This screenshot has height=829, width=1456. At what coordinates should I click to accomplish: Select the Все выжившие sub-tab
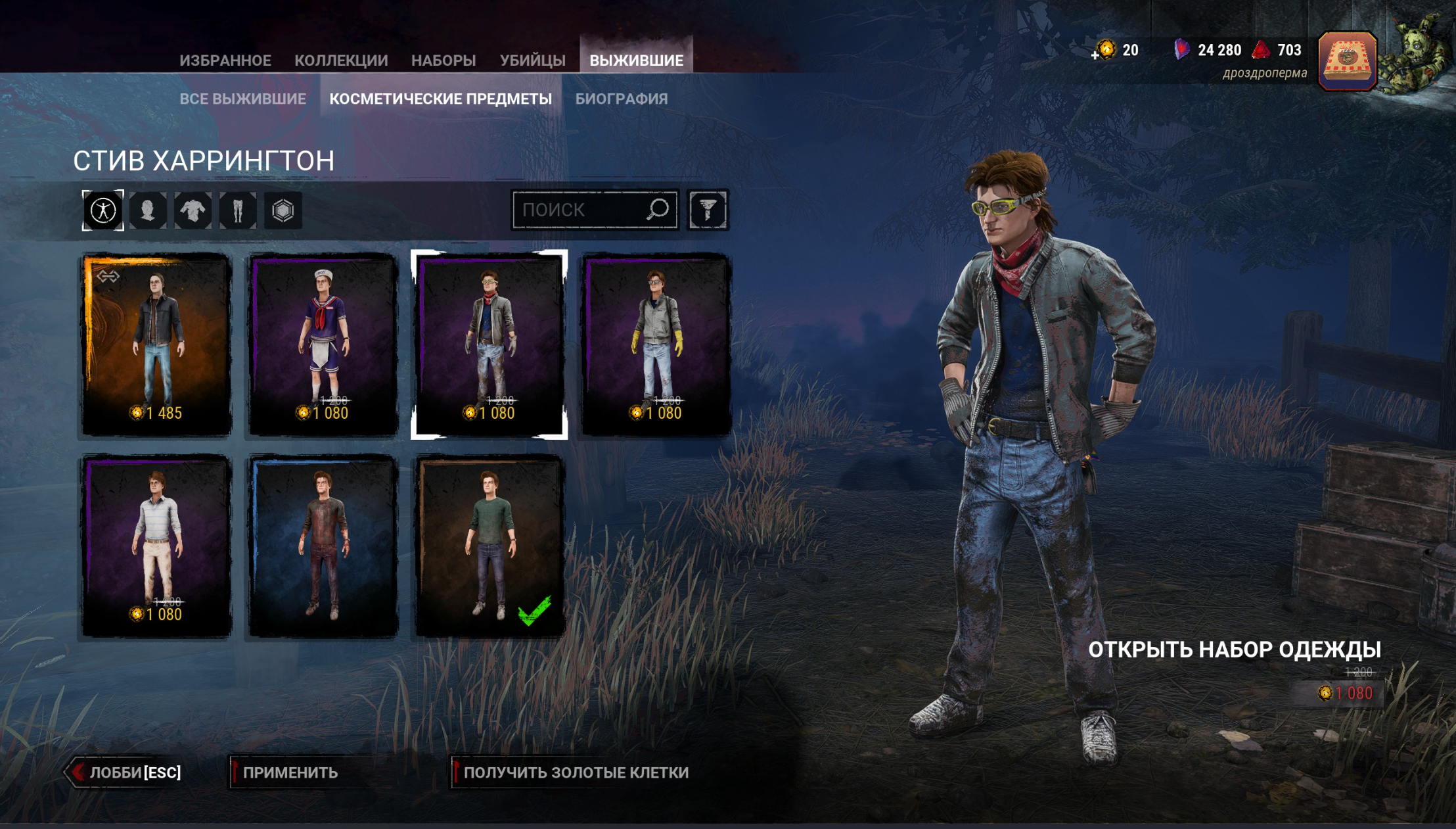tap(242, 99)
